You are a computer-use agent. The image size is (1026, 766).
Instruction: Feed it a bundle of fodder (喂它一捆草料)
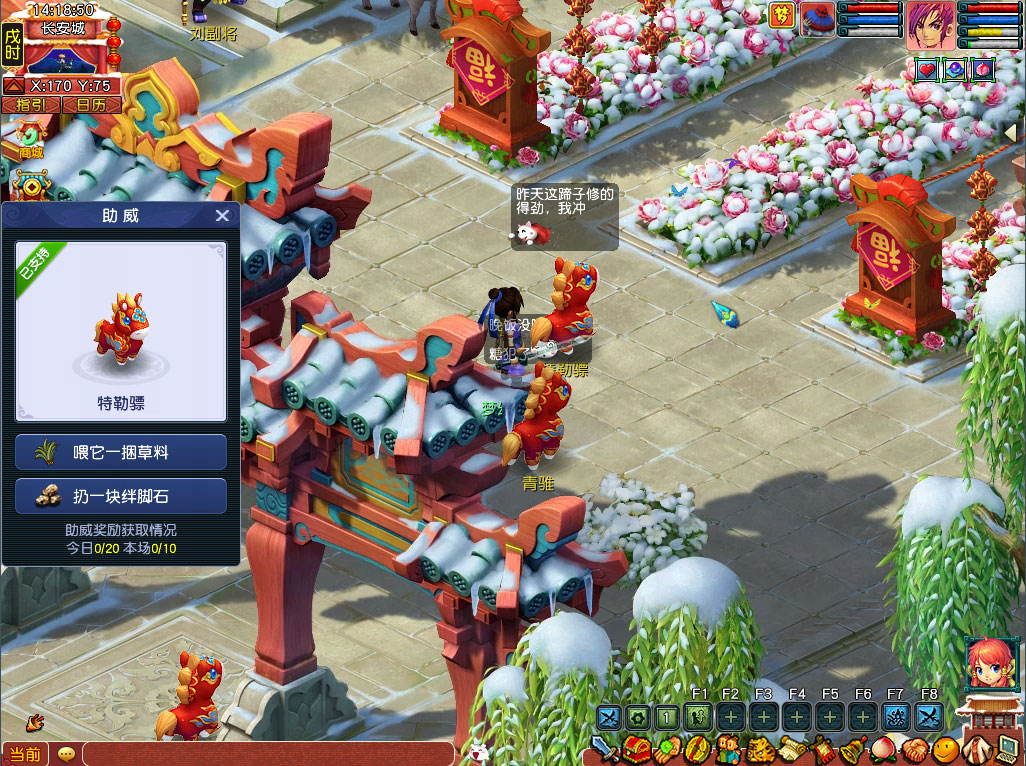click(x=121, y=452)
